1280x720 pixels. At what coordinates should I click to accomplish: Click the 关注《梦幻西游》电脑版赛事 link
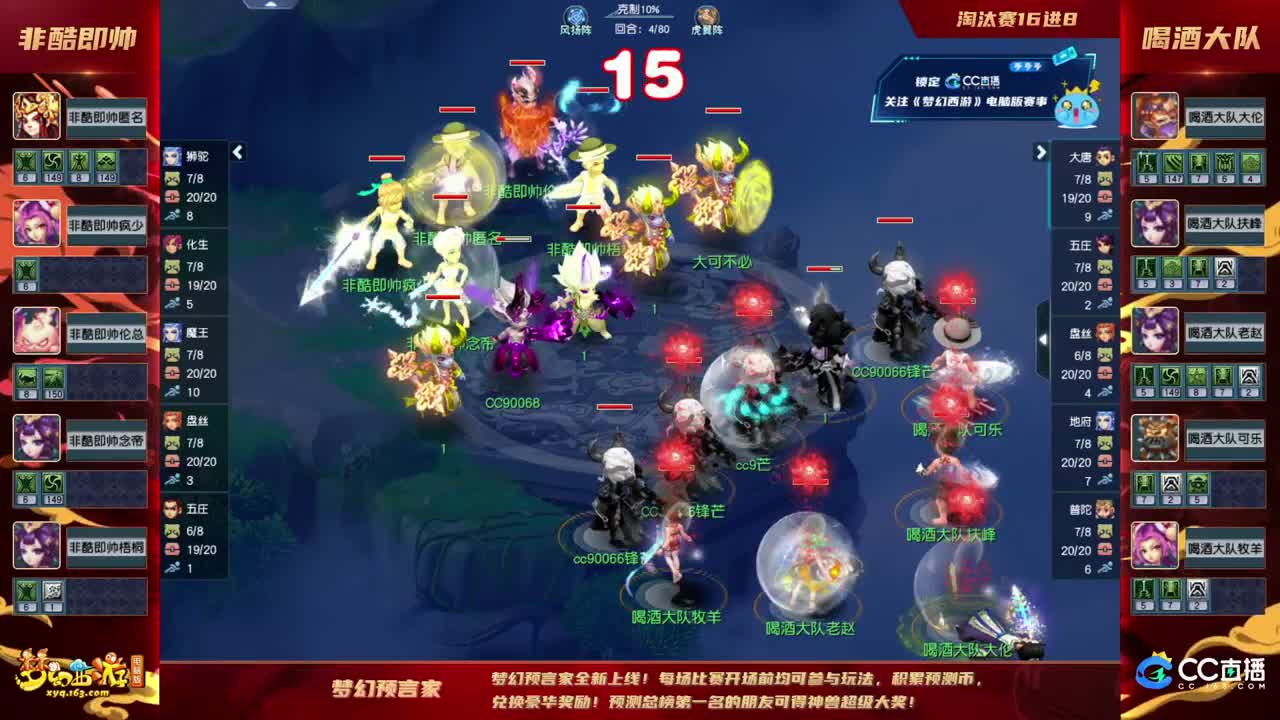[x=964, y=102]
